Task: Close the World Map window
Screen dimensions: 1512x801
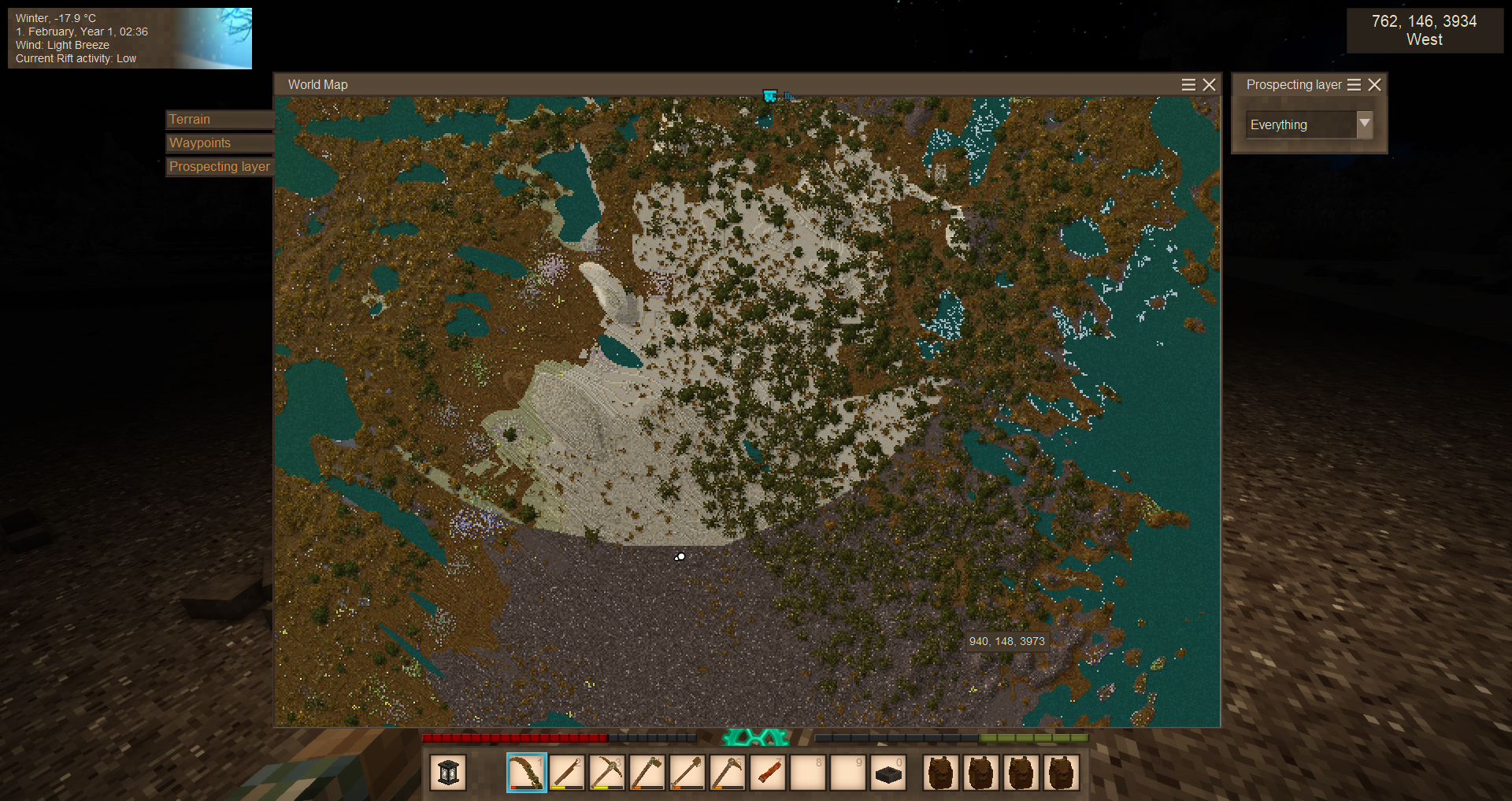Action: [x=1209, y=85]
